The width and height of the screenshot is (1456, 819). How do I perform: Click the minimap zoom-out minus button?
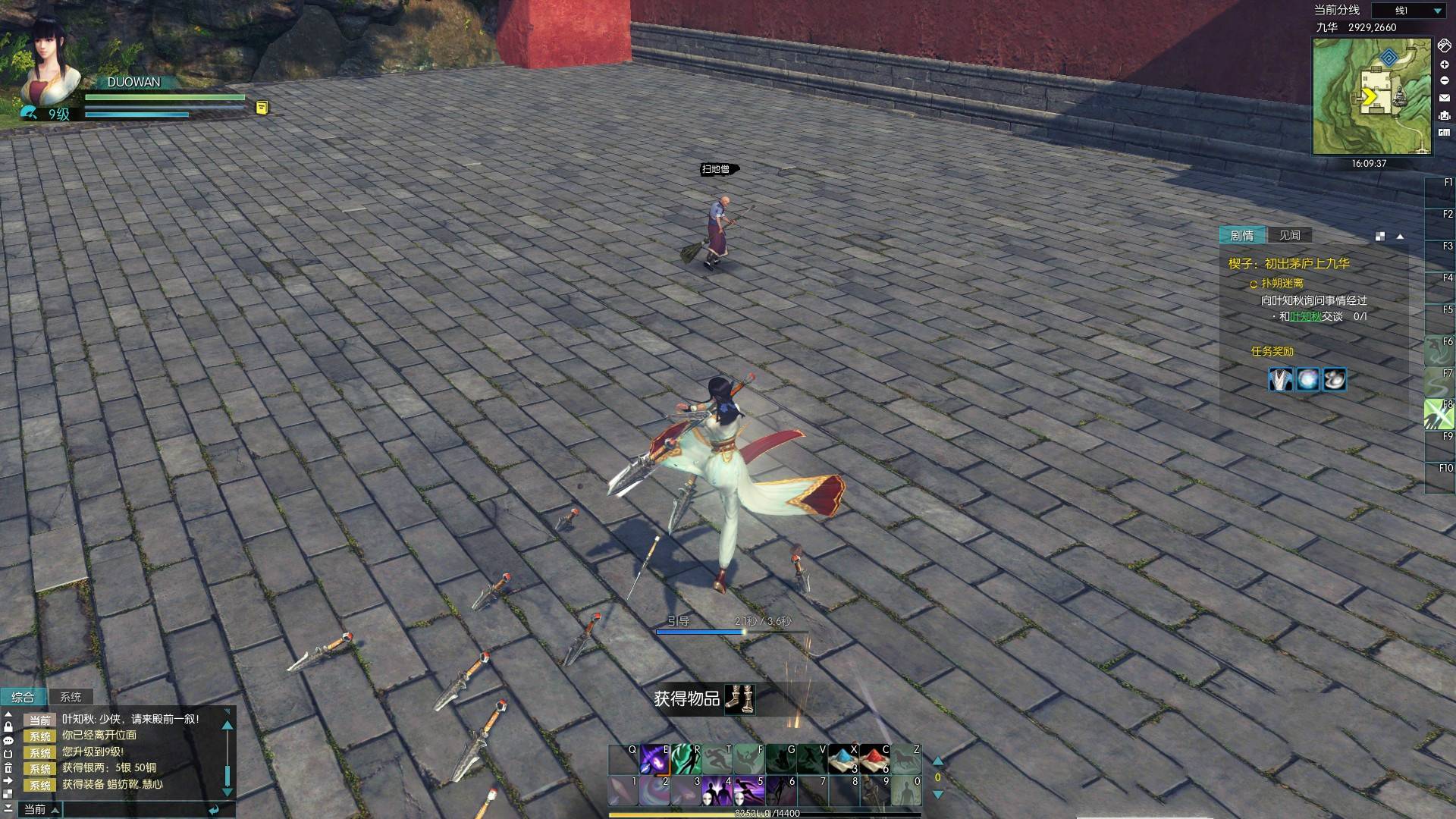[1444, 80]
